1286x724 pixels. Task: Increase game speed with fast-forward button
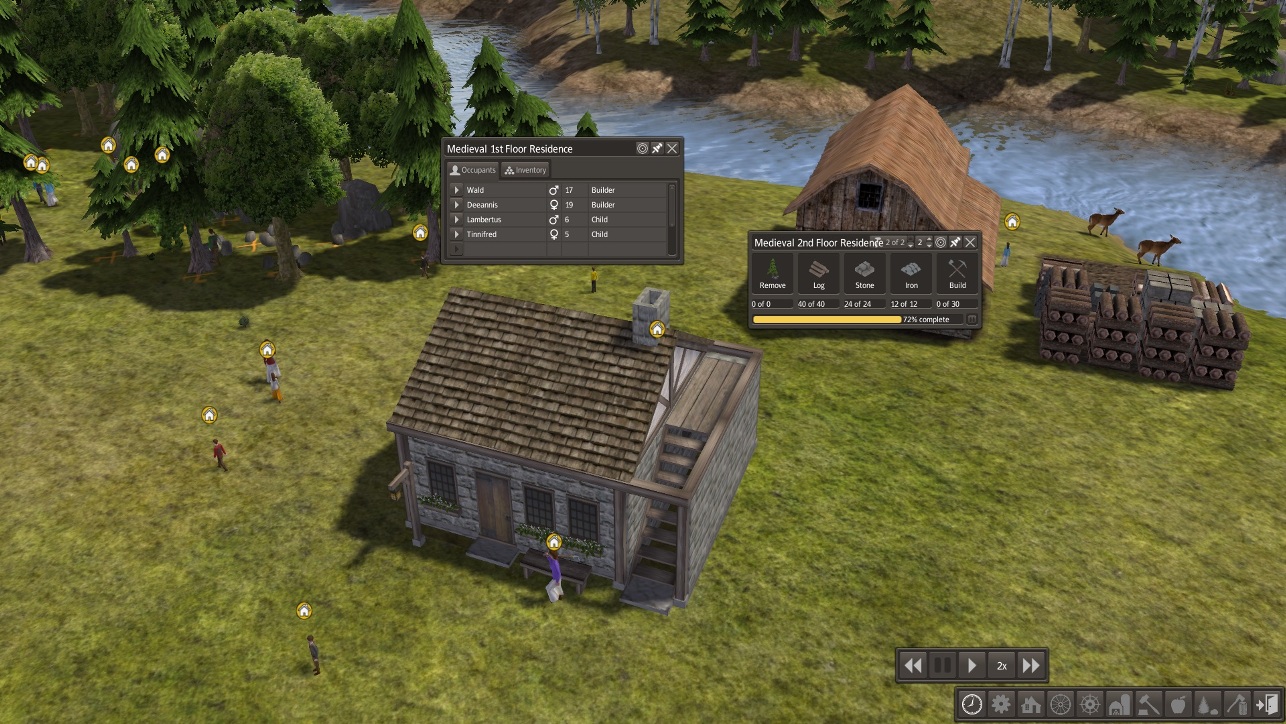click(x=1031, y=665)
